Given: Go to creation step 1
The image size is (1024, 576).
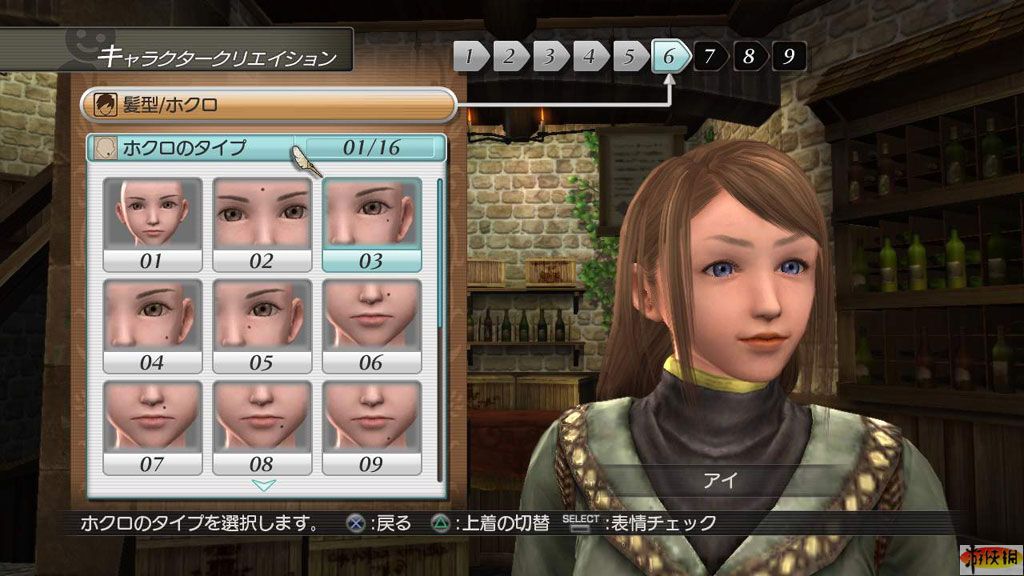Looking at the screenshot, I should pos(470,56).
